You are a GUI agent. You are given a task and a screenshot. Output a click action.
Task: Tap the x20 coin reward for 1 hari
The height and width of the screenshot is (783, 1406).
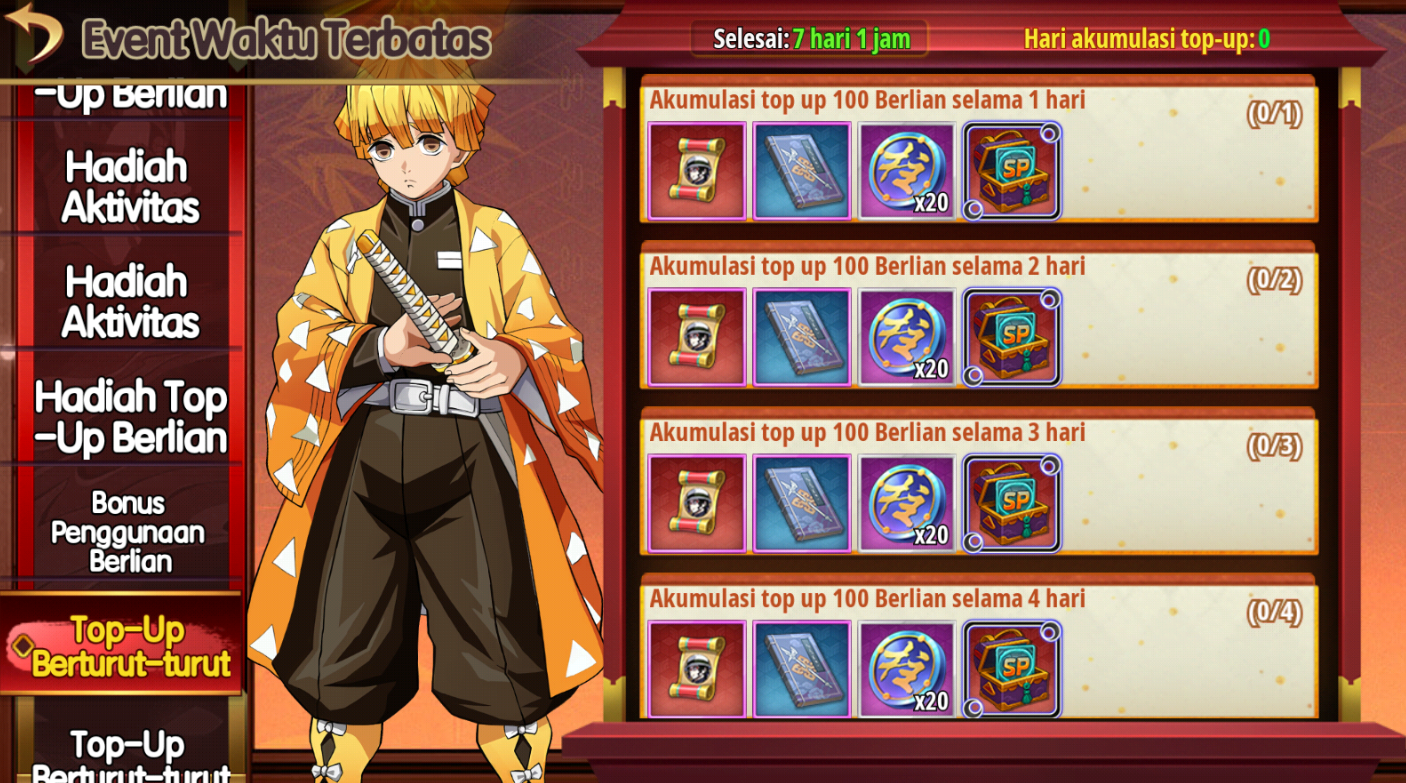pyautogui.click(x=907, y=171)
